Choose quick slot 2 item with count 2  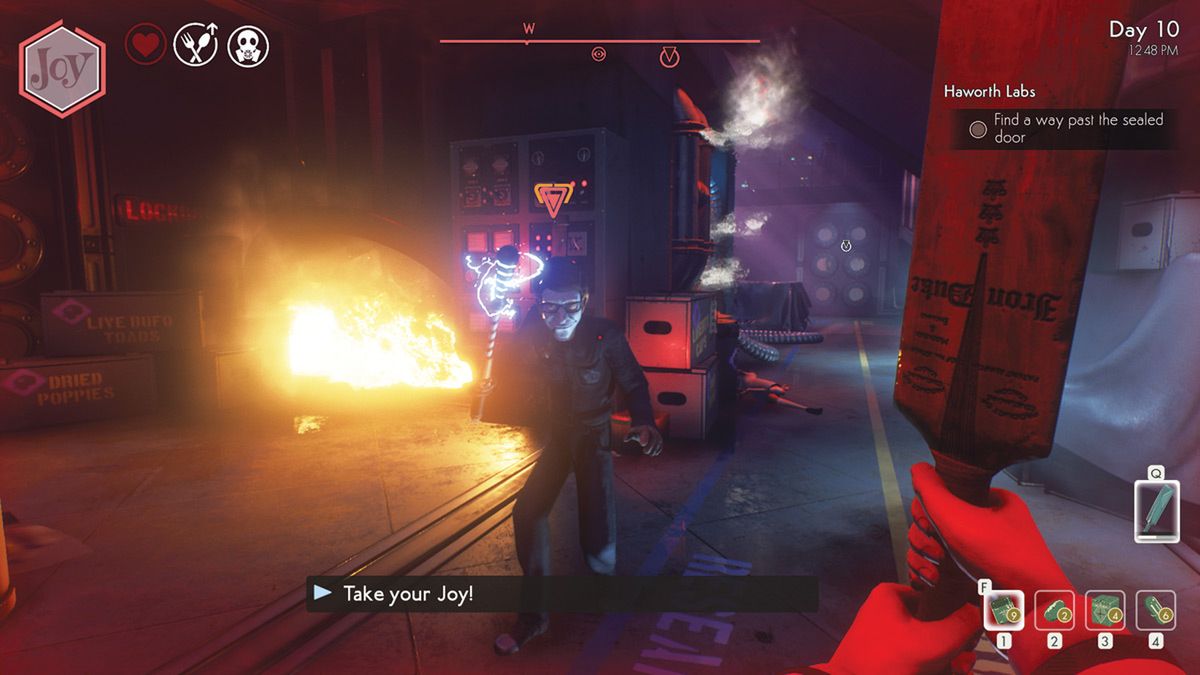1054,609
